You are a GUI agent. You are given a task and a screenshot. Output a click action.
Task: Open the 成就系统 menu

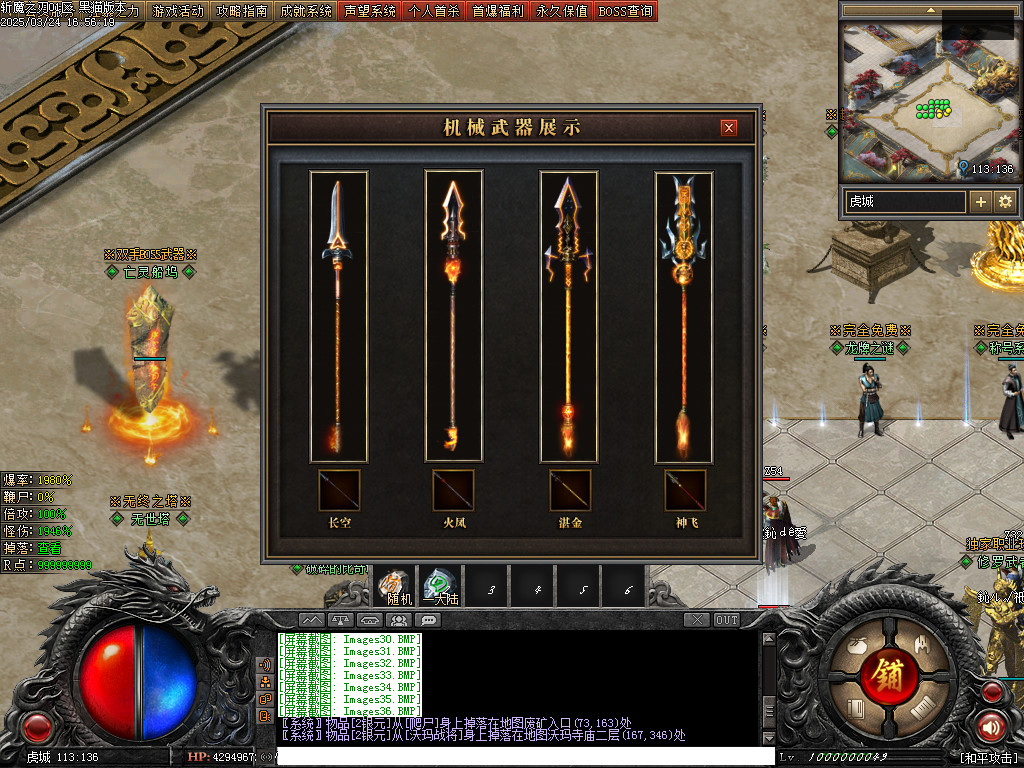pyautogui.click(x=306, y=11)
